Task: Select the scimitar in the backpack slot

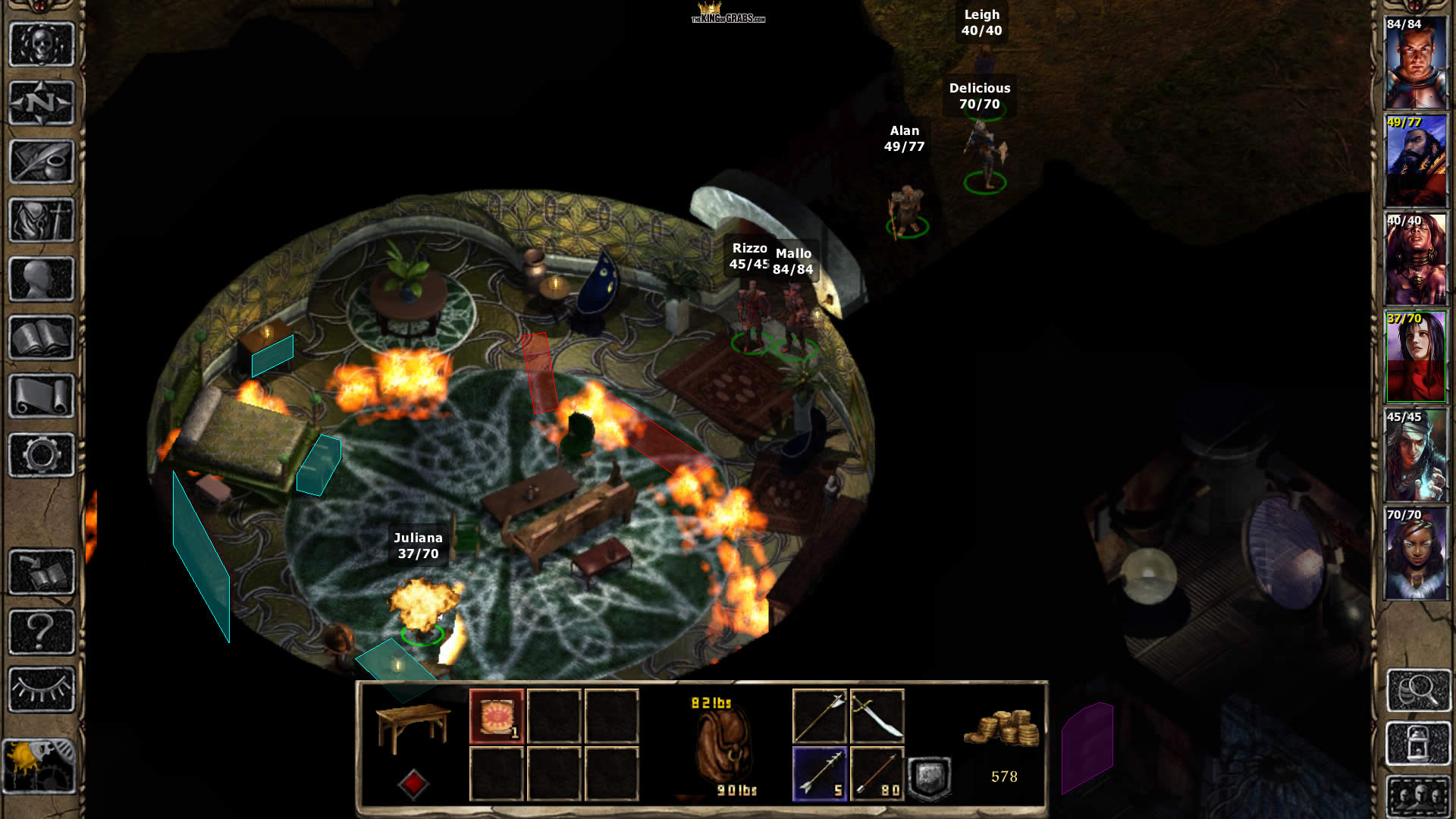Action: pyautogui.click(x=877, y=717)
